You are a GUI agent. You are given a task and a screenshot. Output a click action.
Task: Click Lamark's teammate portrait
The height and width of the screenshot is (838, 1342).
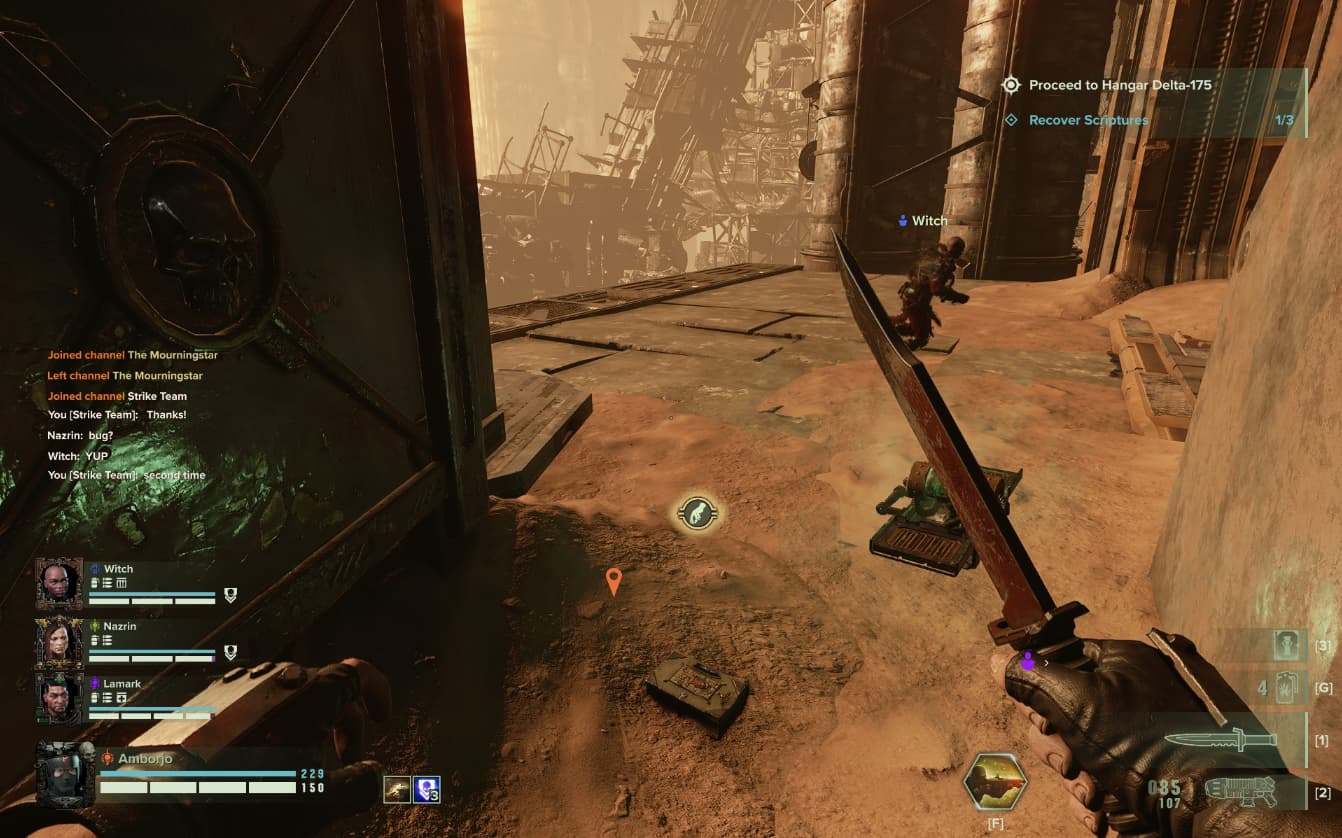pos(59,698)
